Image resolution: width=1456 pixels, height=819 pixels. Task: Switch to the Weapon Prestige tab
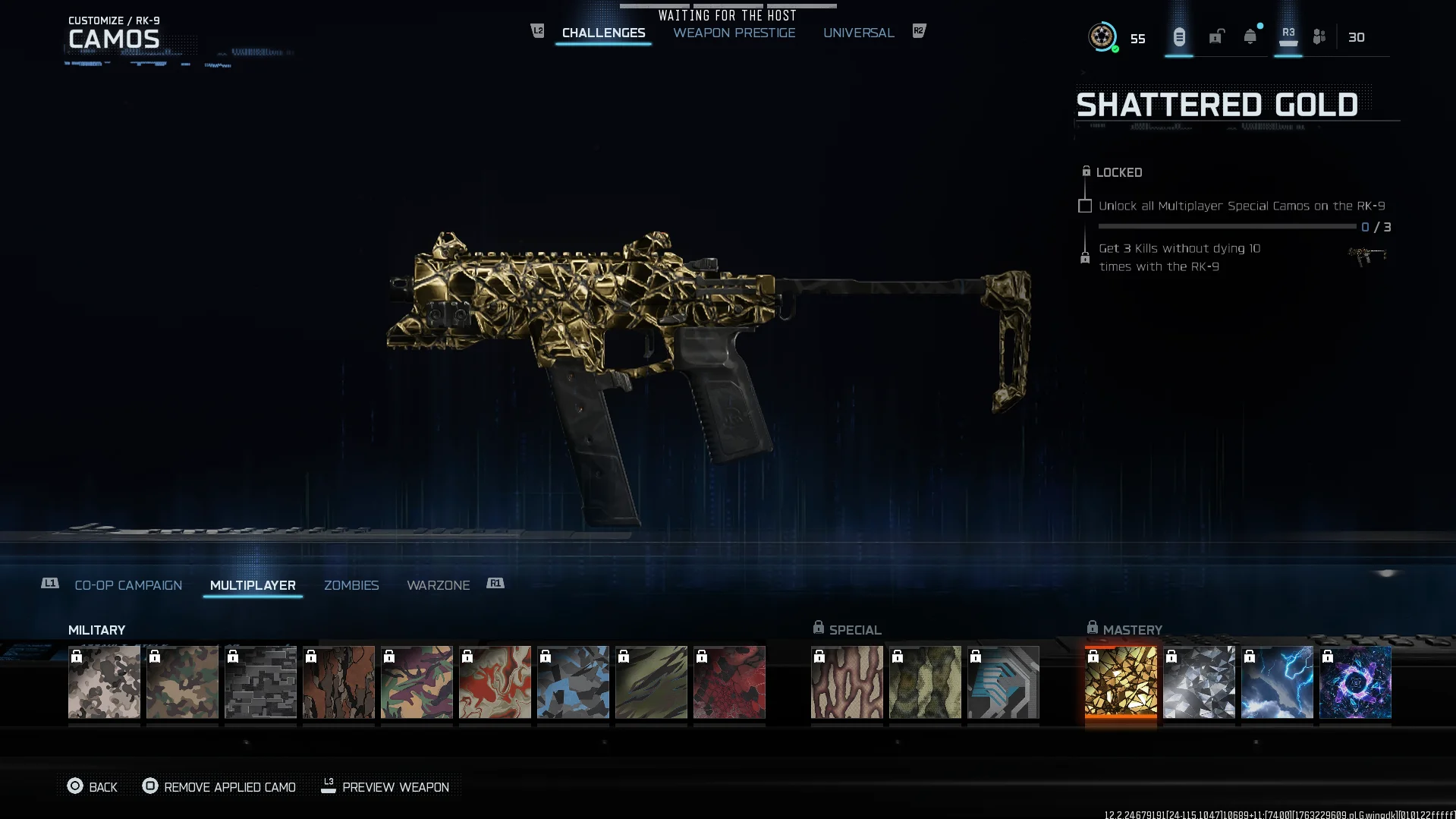tap(734, 33)
